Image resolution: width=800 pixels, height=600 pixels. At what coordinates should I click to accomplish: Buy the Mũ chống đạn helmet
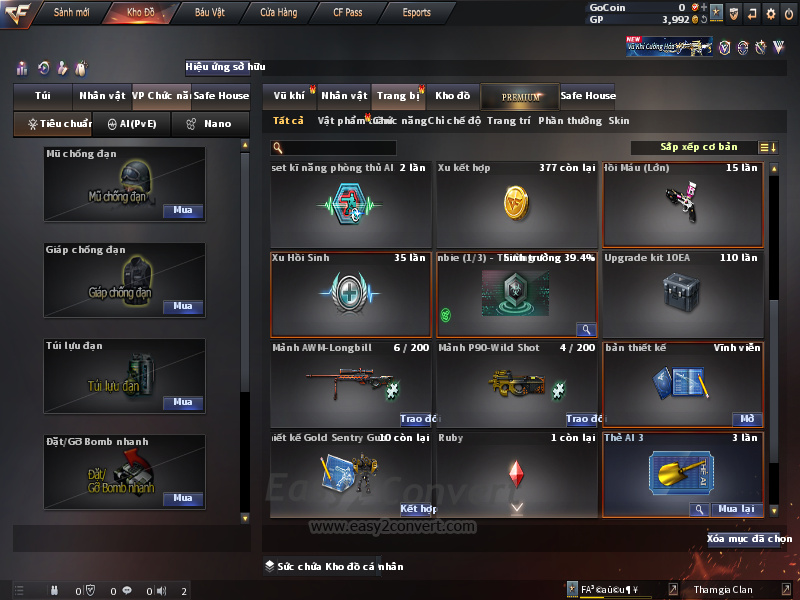[182, 211]
